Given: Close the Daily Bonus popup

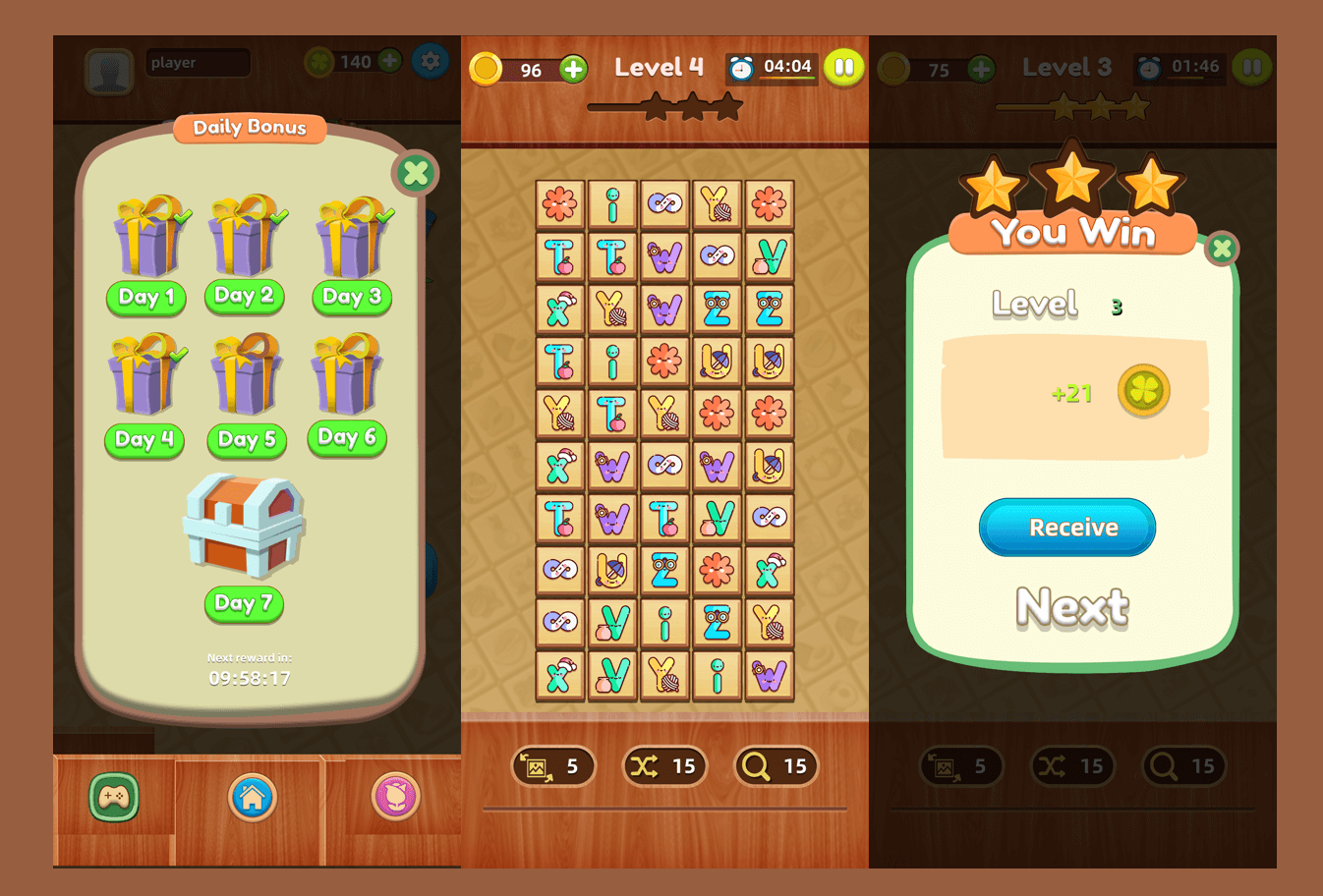Looking at the screenshot, I should coord(416,174).
